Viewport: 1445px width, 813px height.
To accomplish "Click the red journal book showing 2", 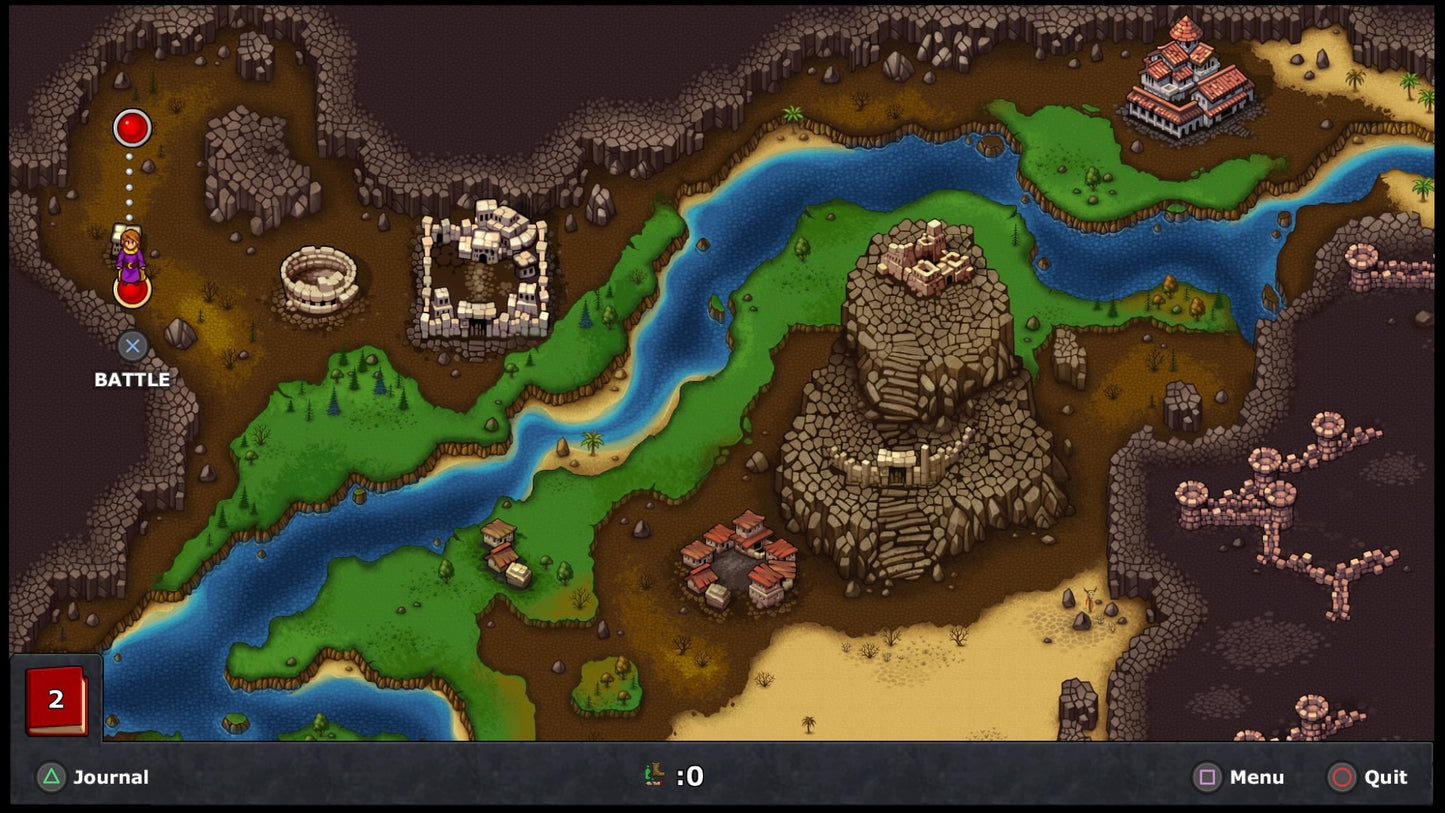I will point(56,700).
